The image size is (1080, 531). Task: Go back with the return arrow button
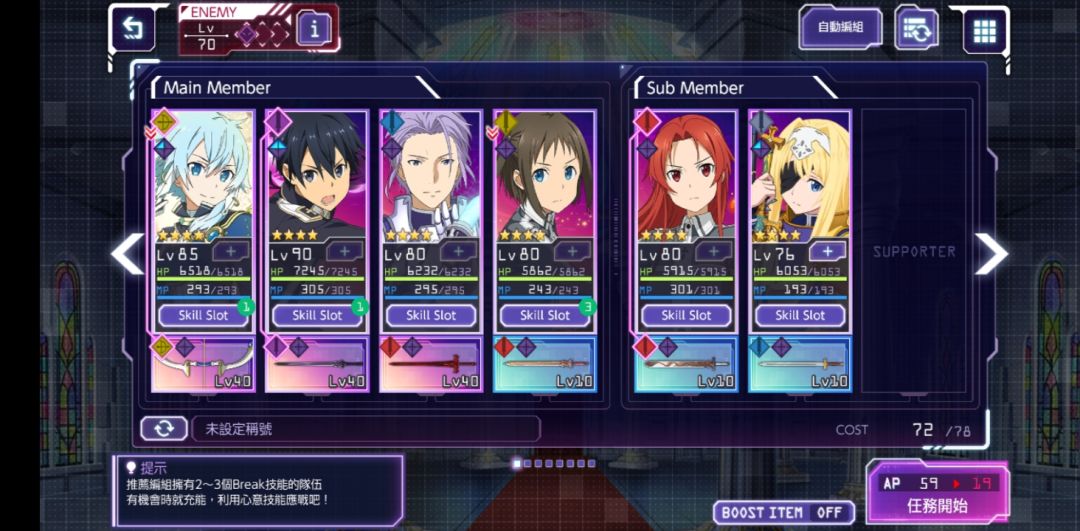(131, 30)
